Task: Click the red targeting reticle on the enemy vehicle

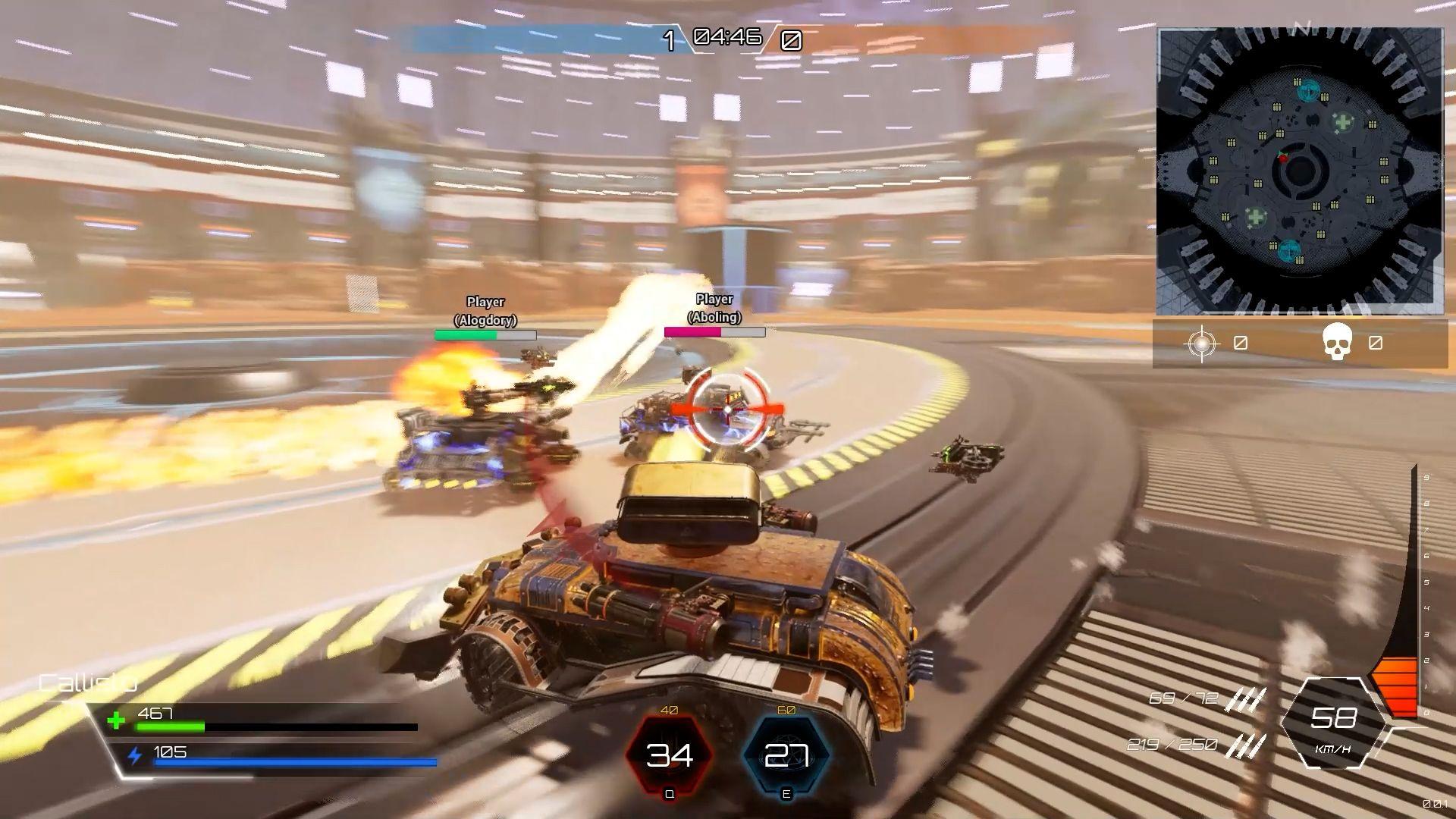Action: coord(726,410)
